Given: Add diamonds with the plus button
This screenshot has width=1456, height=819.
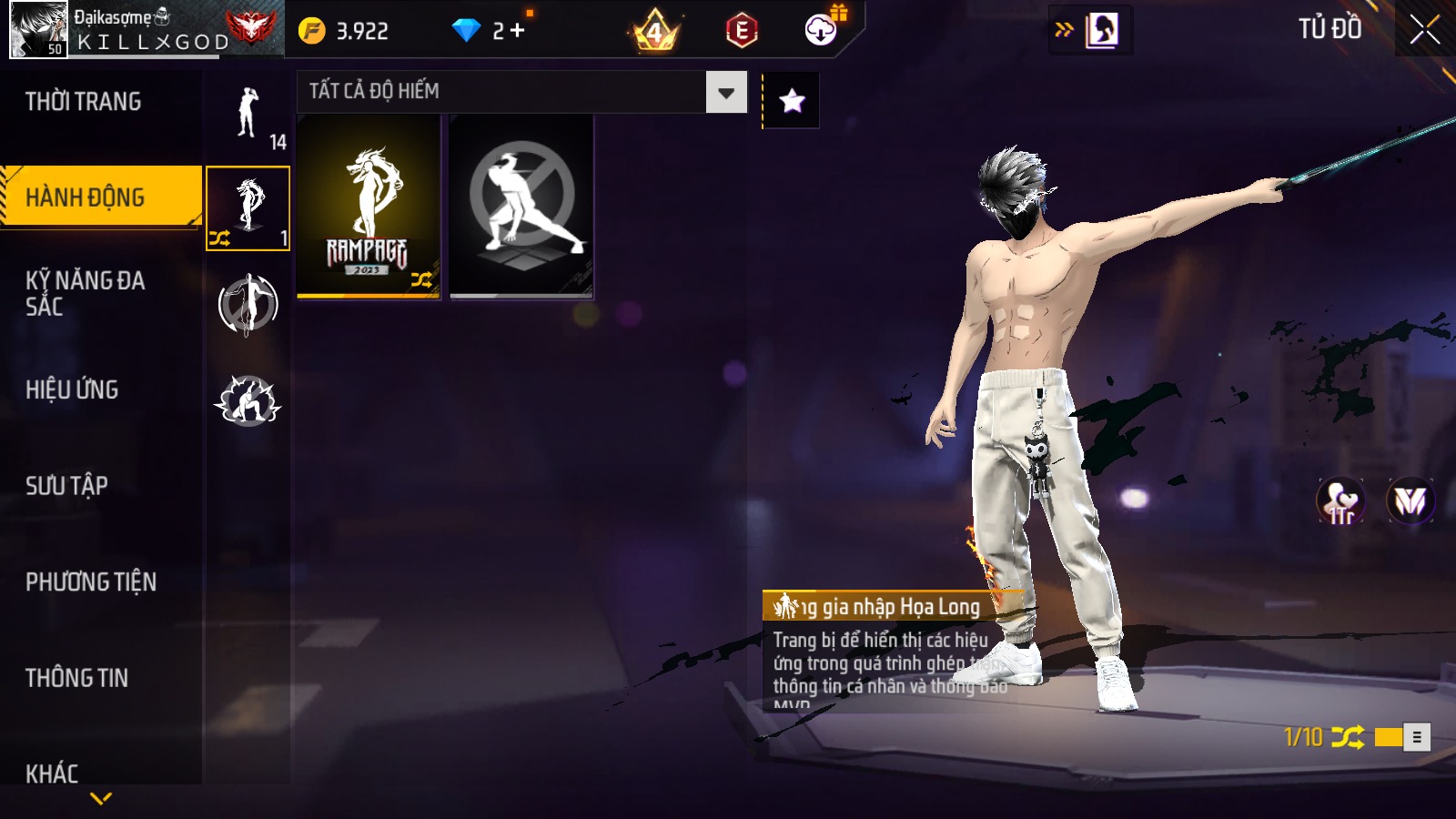Looking at the screenshot, I should [x=518, y=31].
